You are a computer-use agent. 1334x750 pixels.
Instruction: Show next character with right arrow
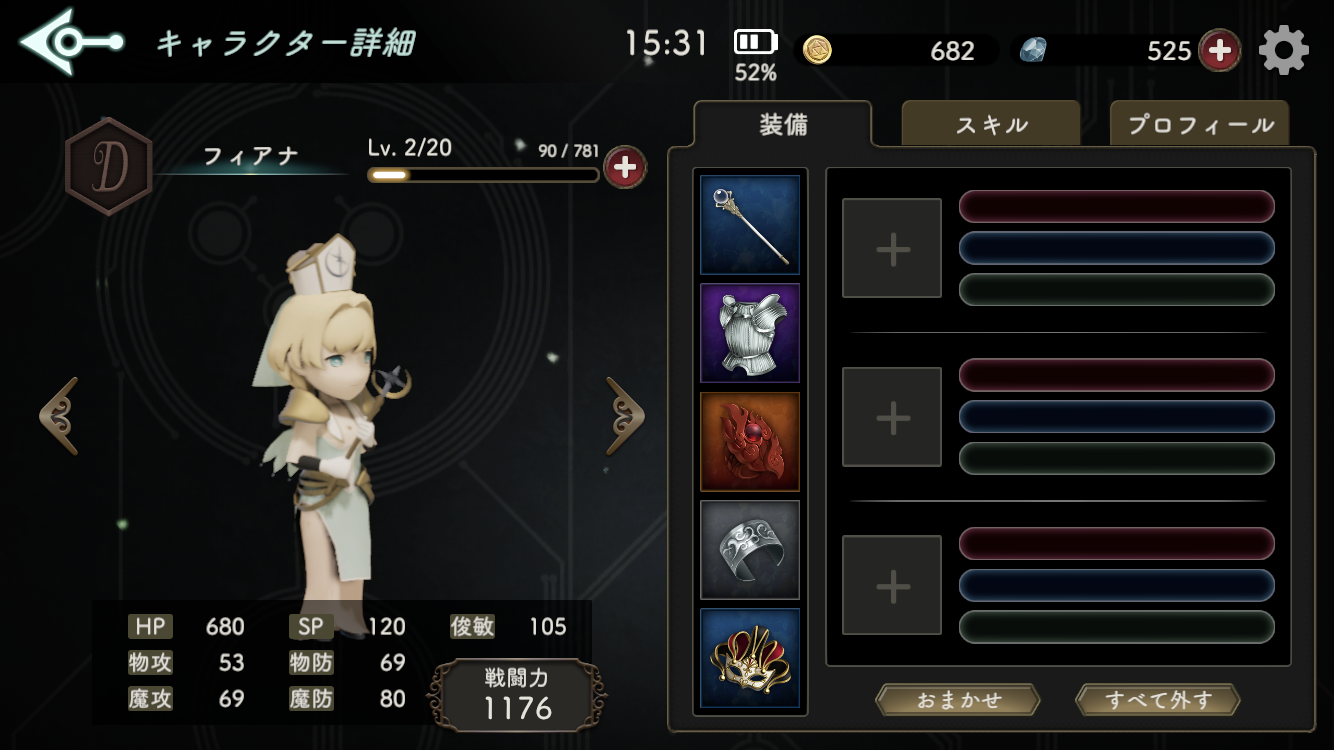[626, 415]
